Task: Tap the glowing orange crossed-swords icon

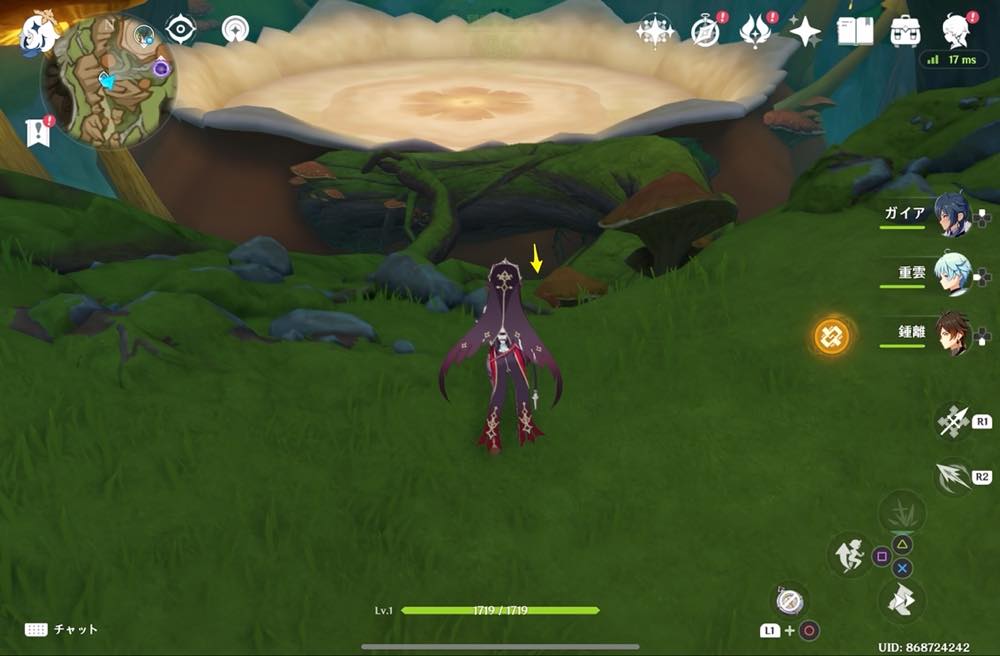Action: pyautogui.click(x=831, y=336)
